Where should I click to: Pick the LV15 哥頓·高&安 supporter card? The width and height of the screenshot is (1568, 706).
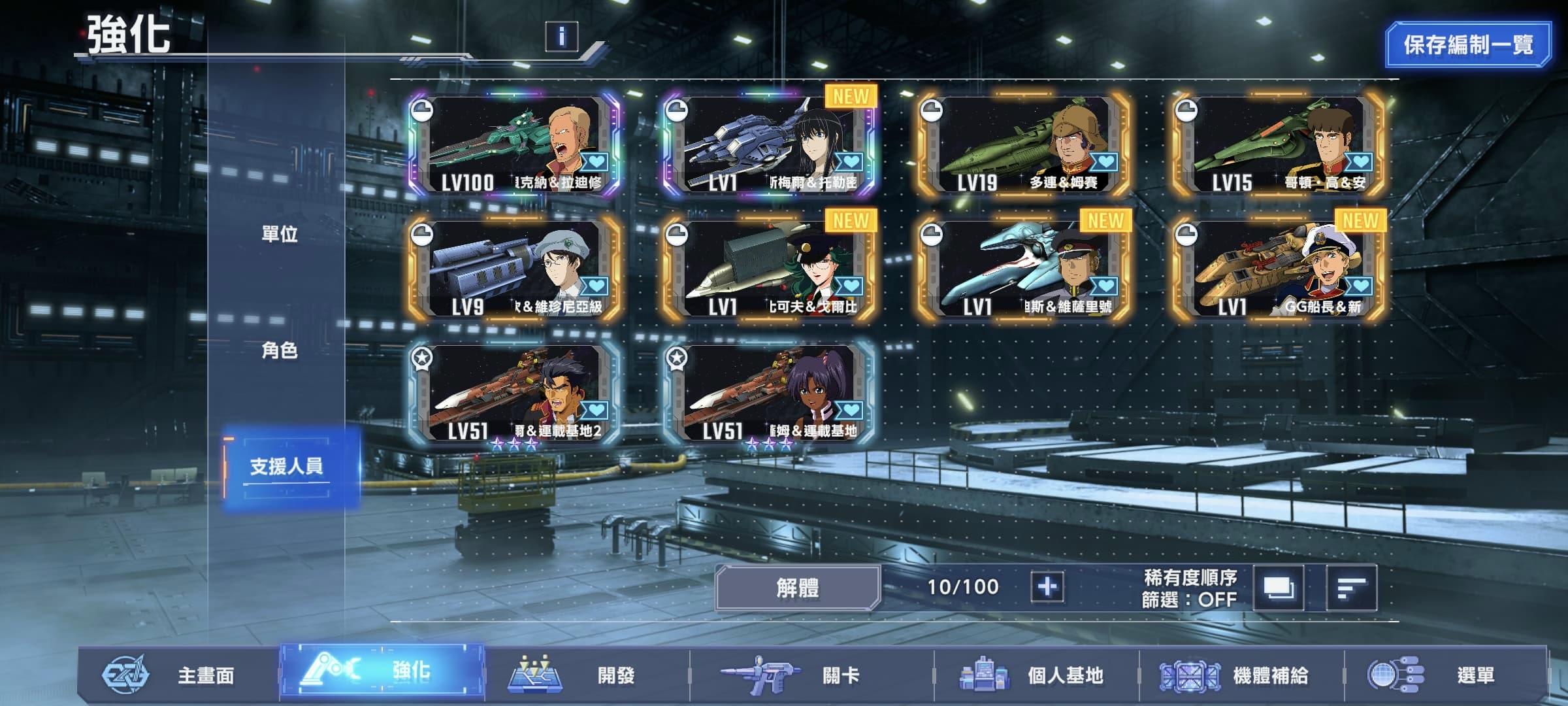(1279, 144)
